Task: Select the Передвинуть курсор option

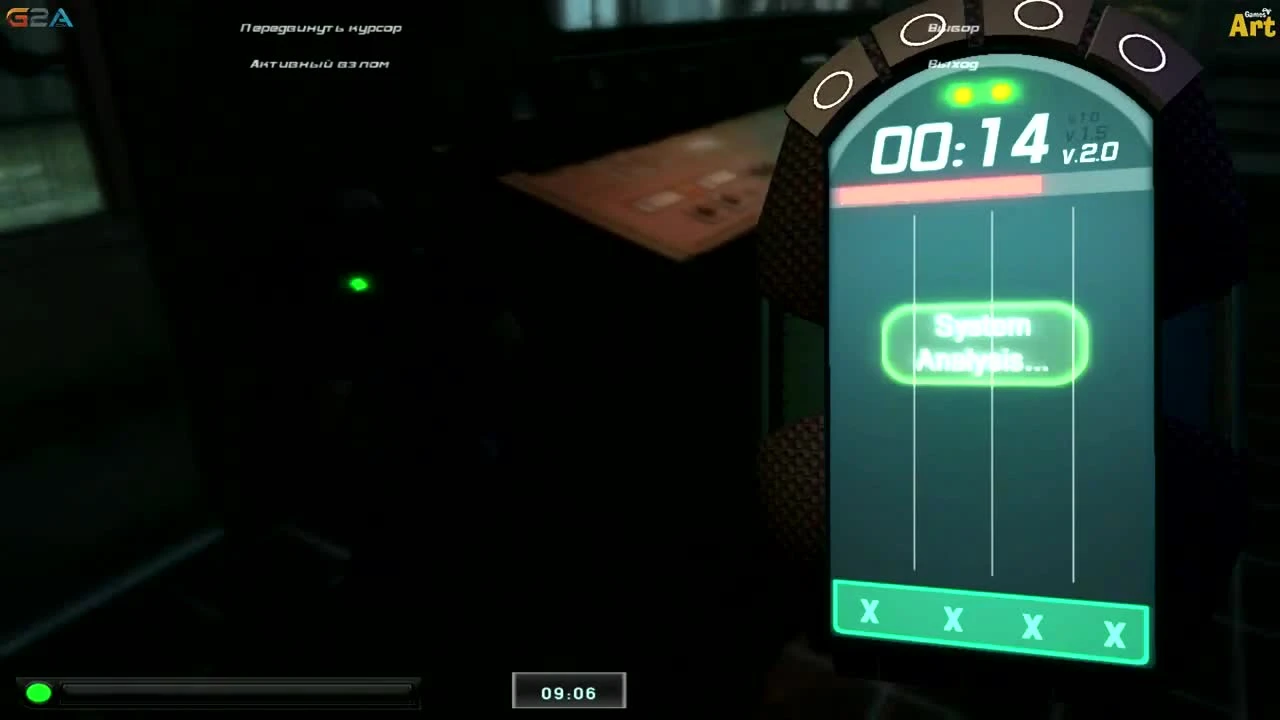Action: pos(320,27)
